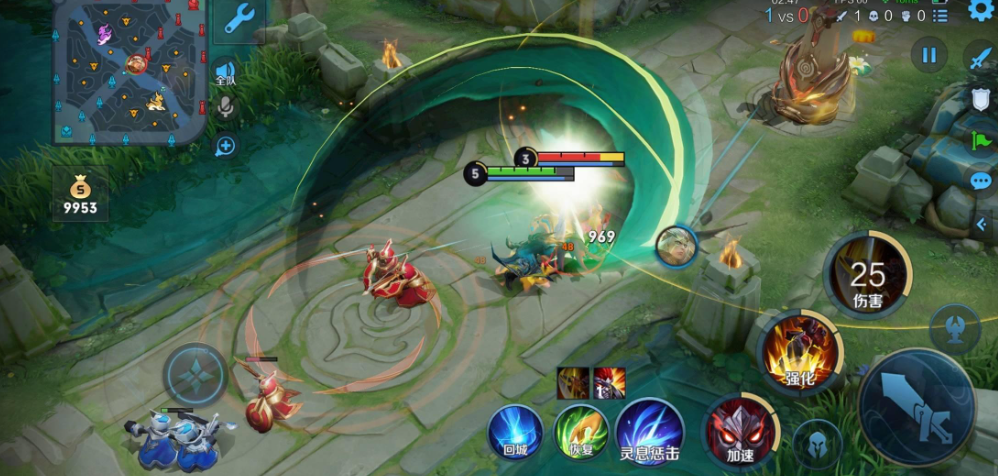Toggle the 全队 team voice speaker
This screenshot has height=476, width=998.
tap(226, 74)
